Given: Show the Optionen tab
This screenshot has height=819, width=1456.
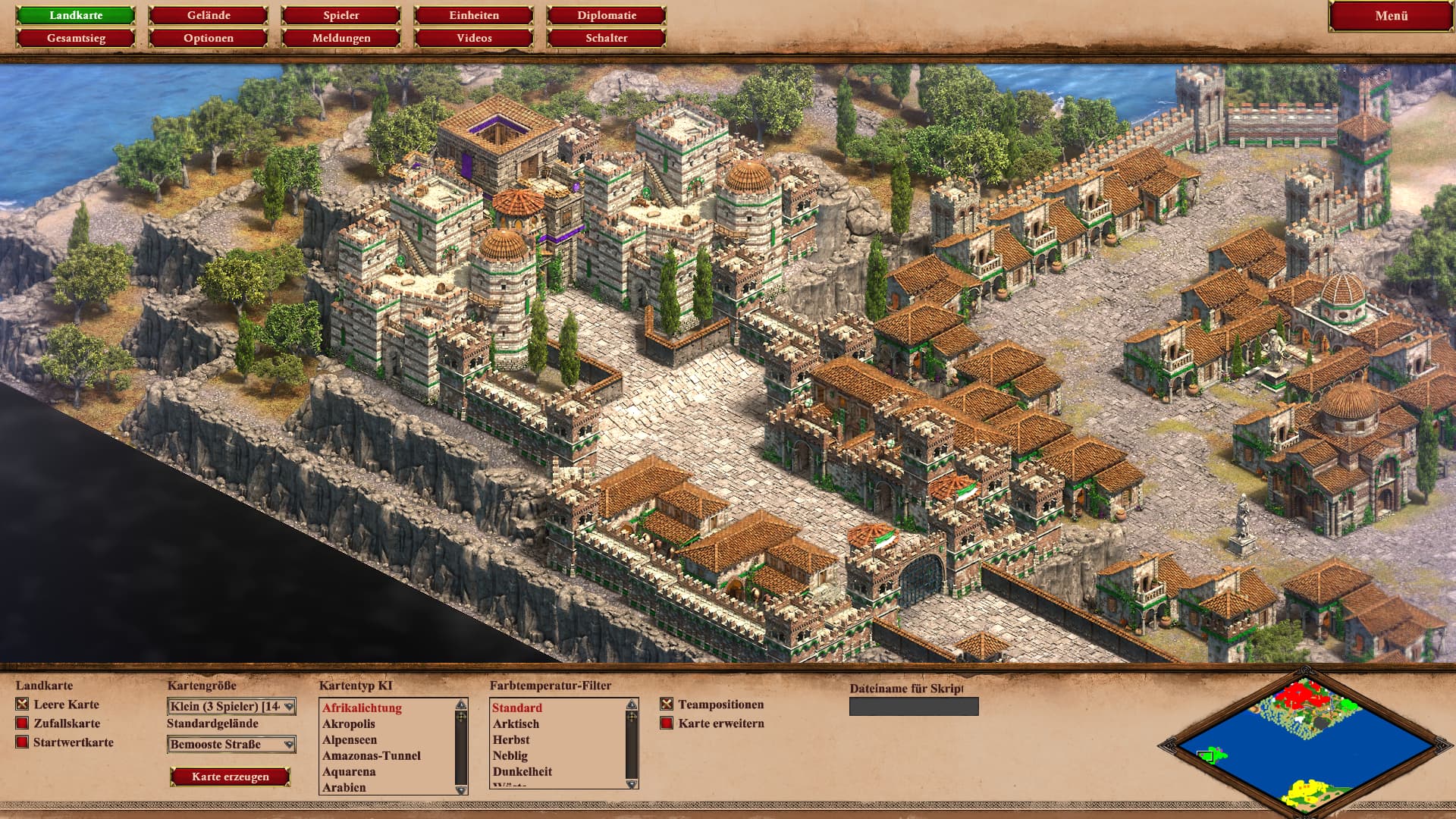Looking at the screenshot, I should tap(209, 38).
